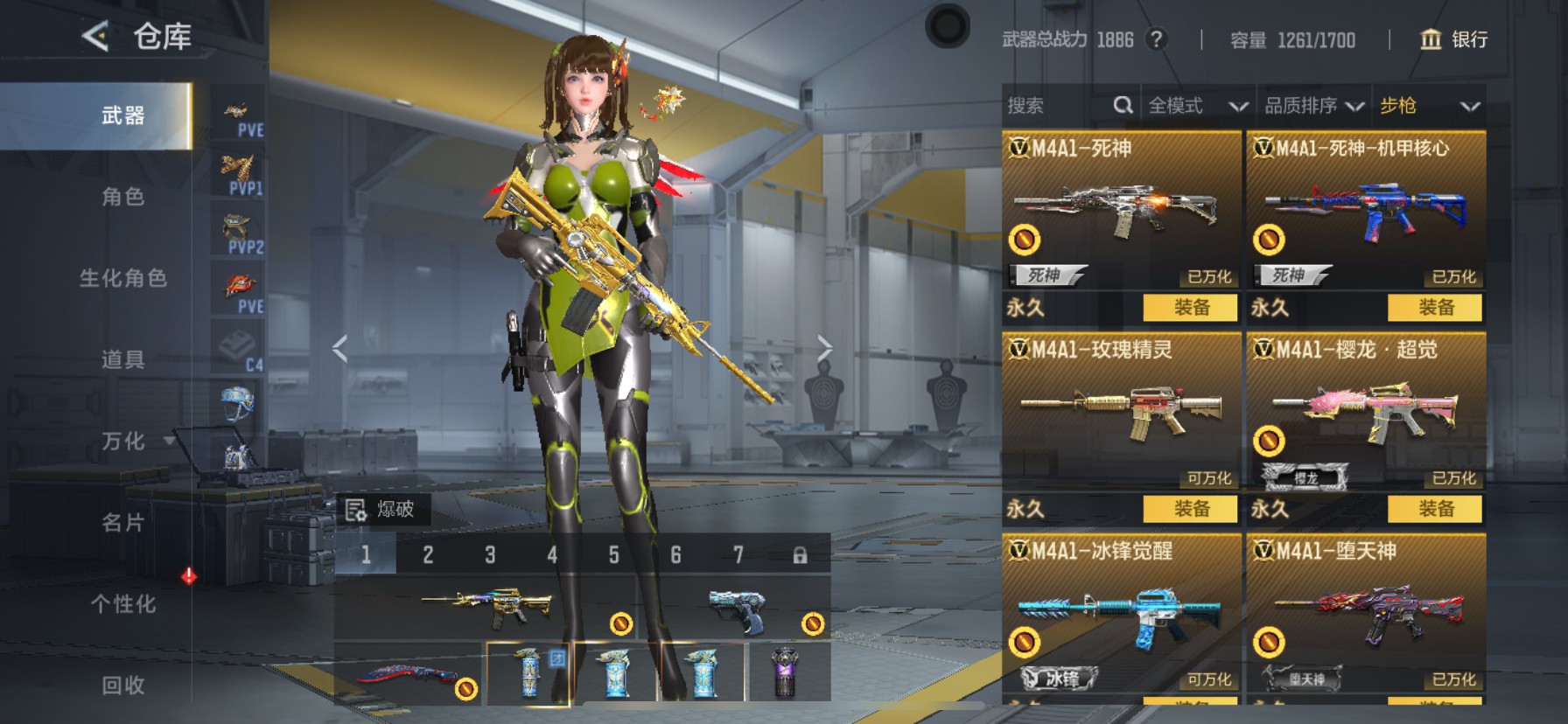
Task: Show the weapon power help question mark
Action: coord(1156,39)
